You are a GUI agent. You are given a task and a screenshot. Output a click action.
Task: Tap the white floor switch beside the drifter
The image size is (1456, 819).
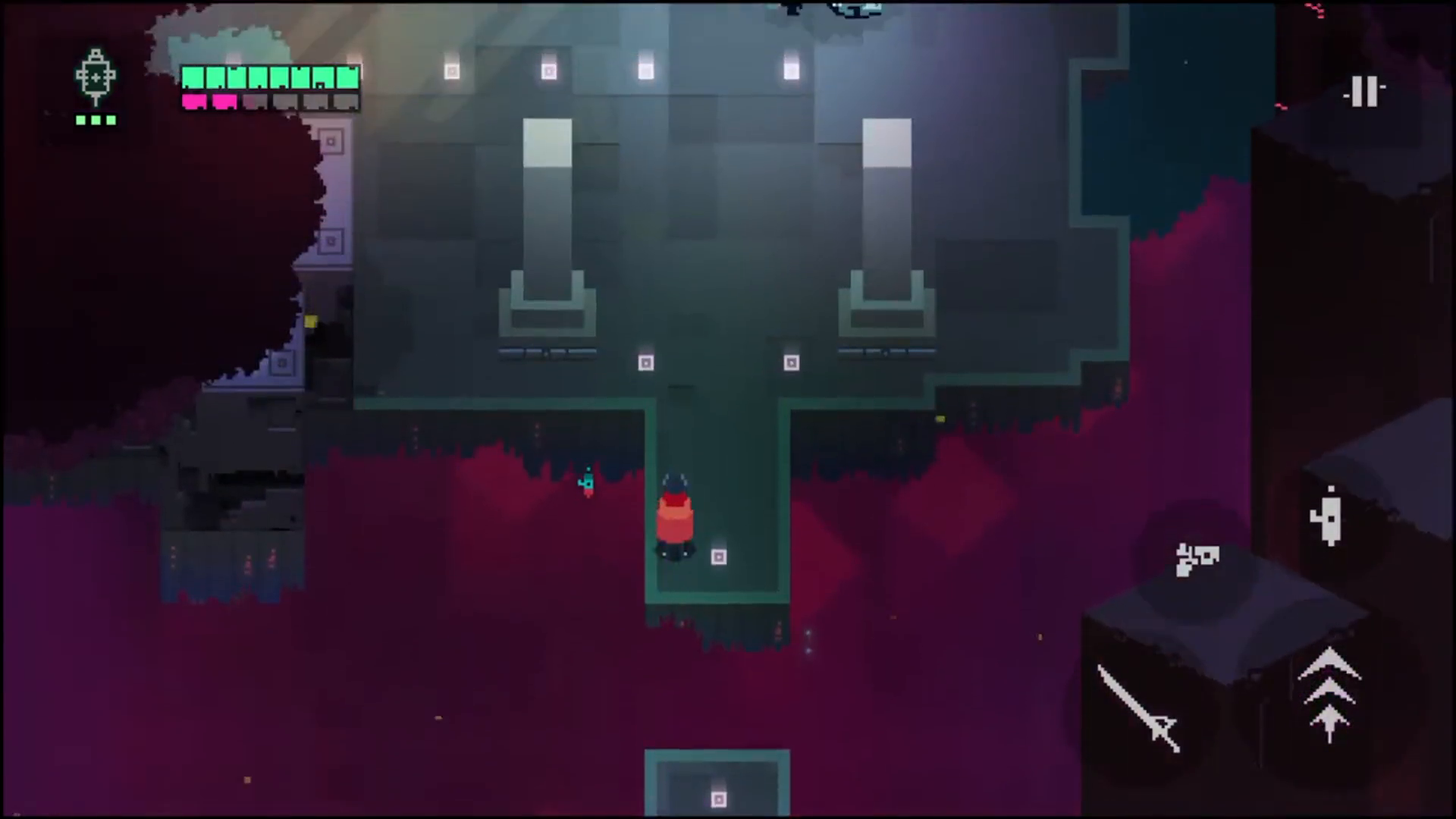tap(718, 557)
